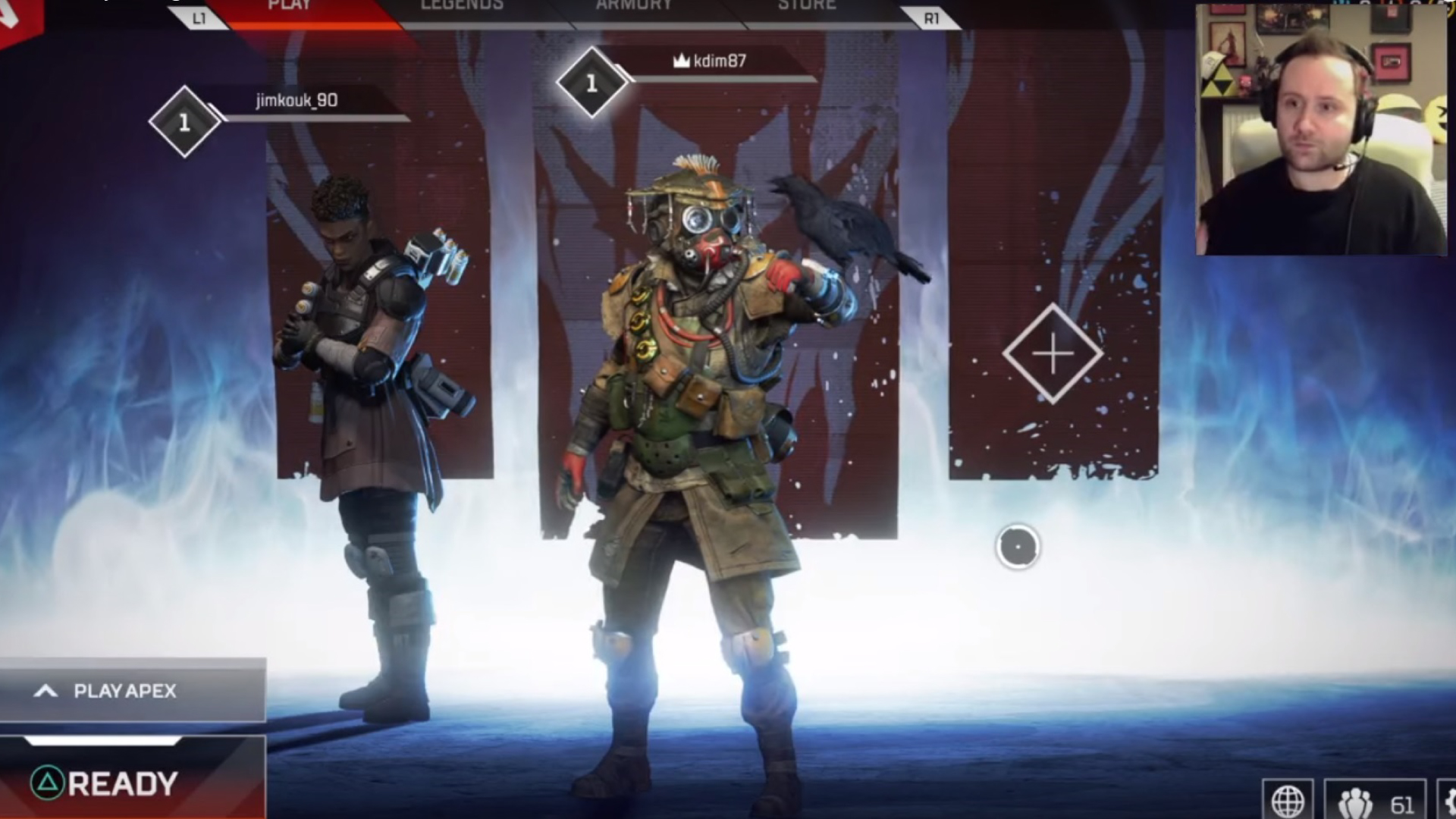Invite a friend via the plus slot
The height and width of the screenshot is (819, 1456).
pos(1053,353)
